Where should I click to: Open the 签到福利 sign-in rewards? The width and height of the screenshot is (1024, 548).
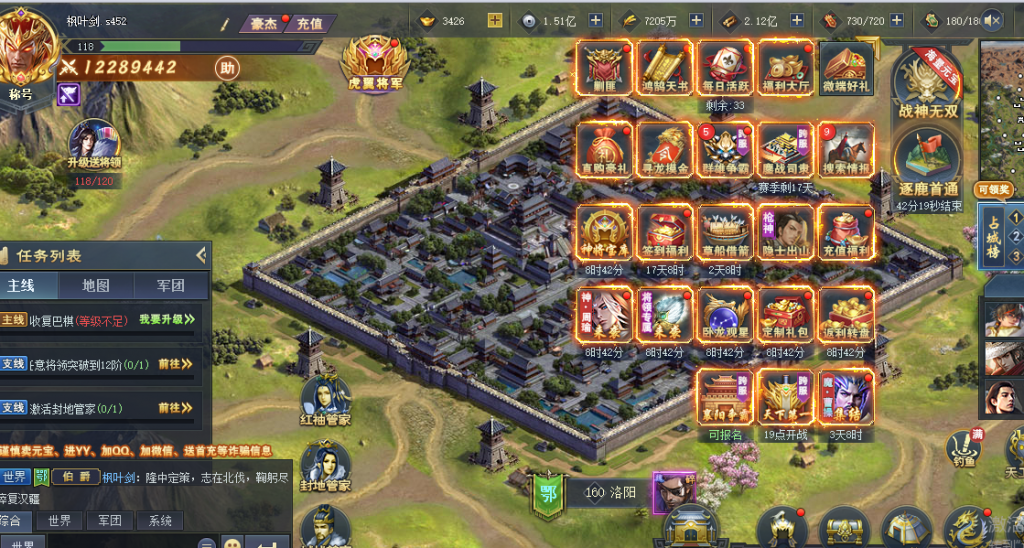coord(664,232)
